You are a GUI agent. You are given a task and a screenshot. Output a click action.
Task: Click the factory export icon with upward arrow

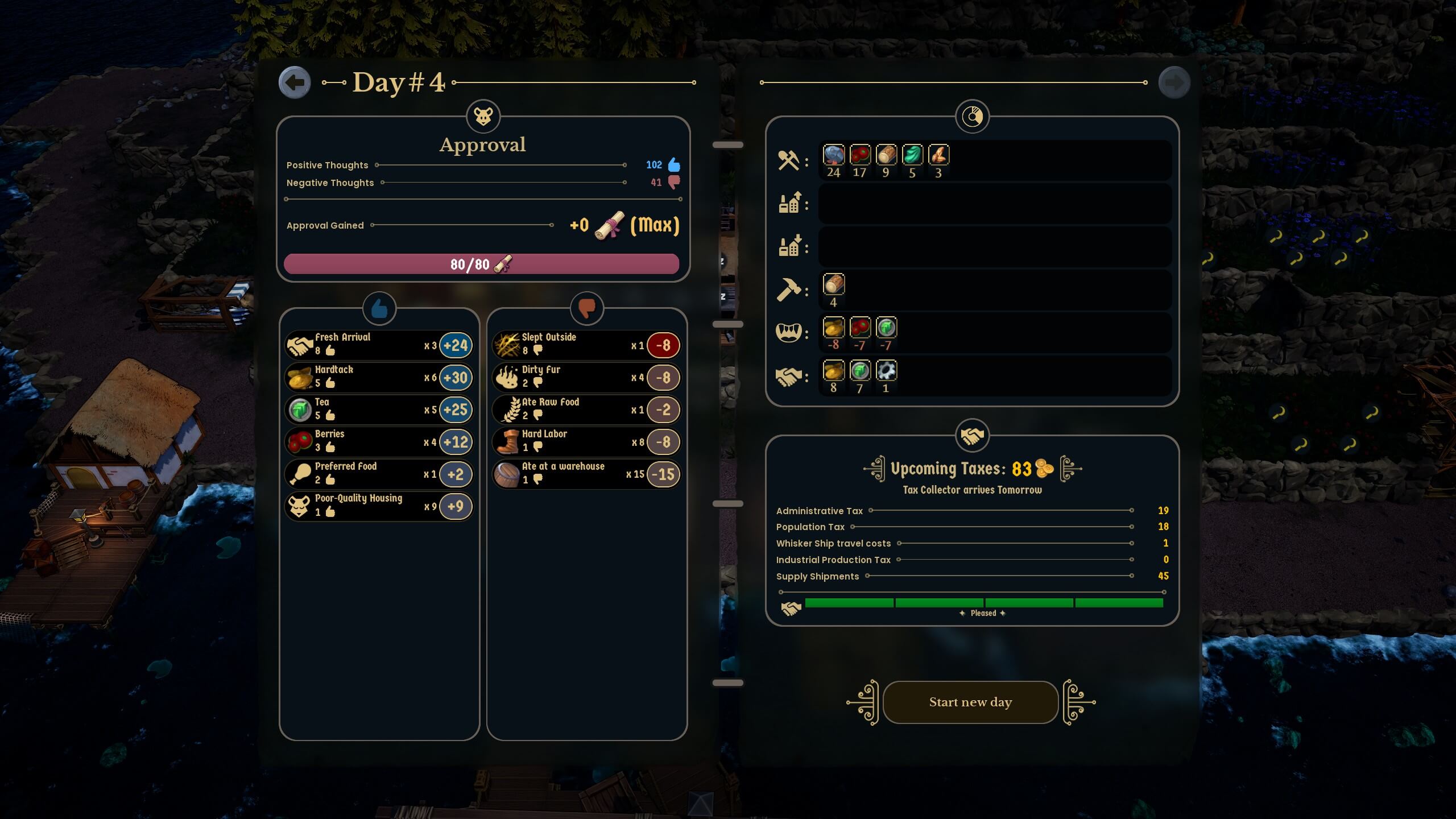(791, 204)
